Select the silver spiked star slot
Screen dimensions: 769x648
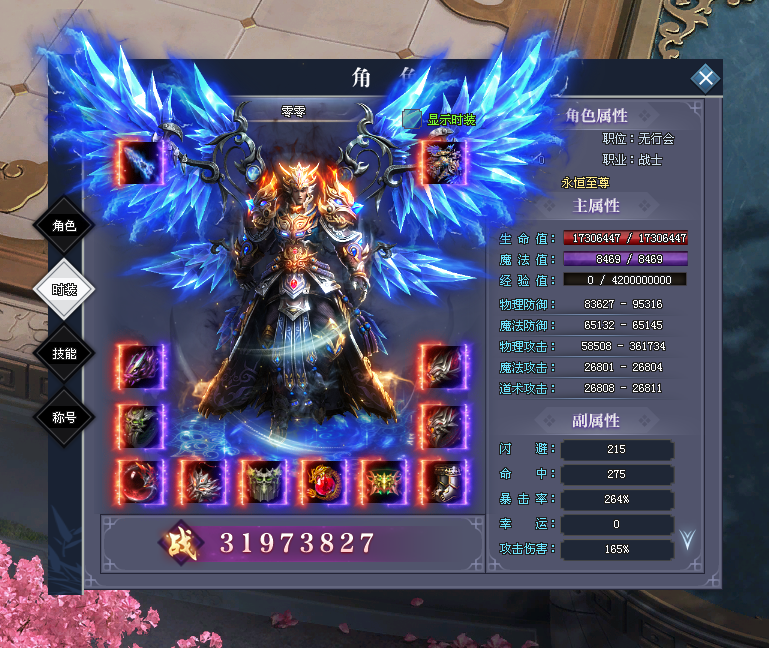(201, 482)
